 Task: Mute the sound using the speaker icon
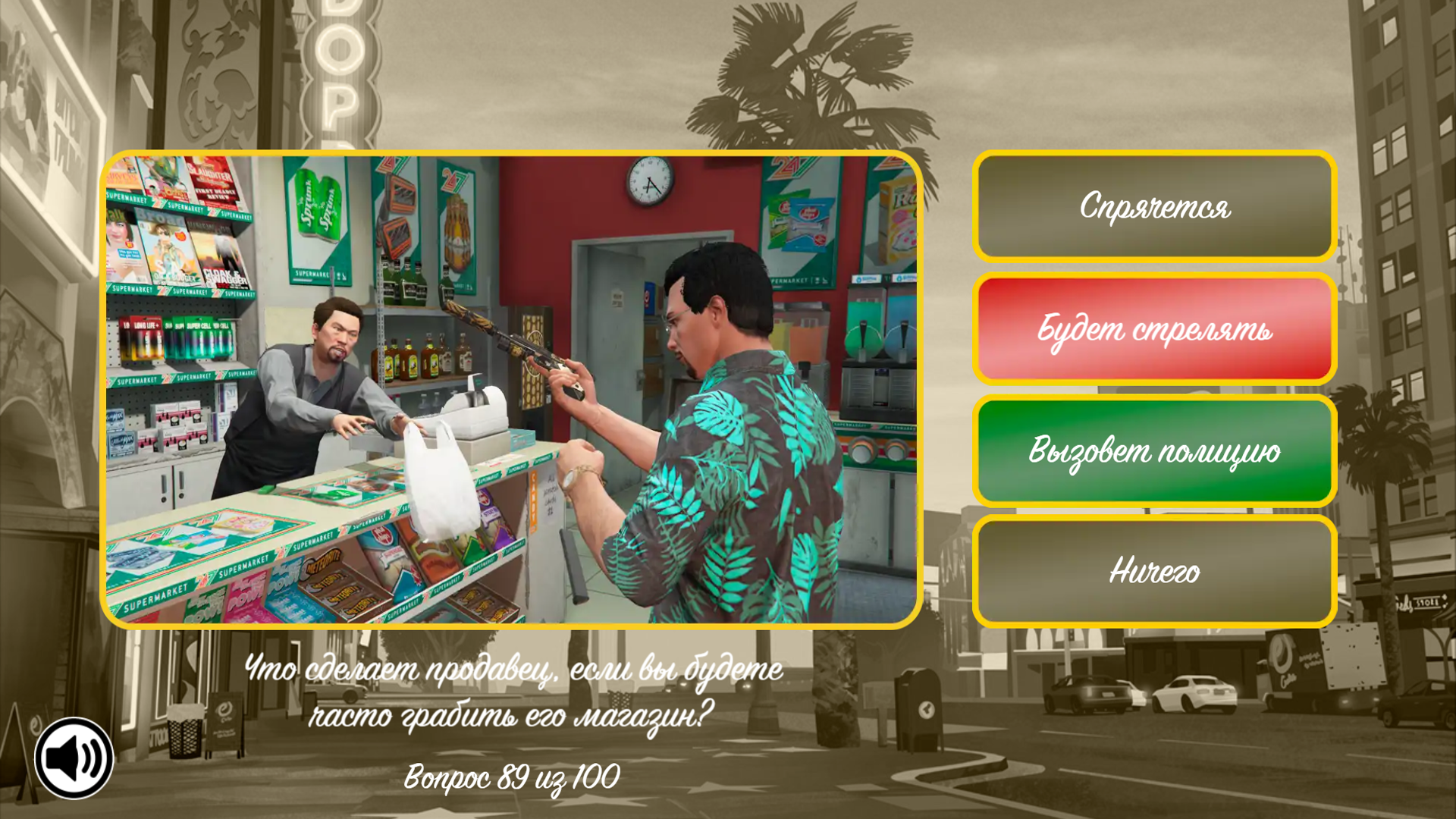coord(76,756)
